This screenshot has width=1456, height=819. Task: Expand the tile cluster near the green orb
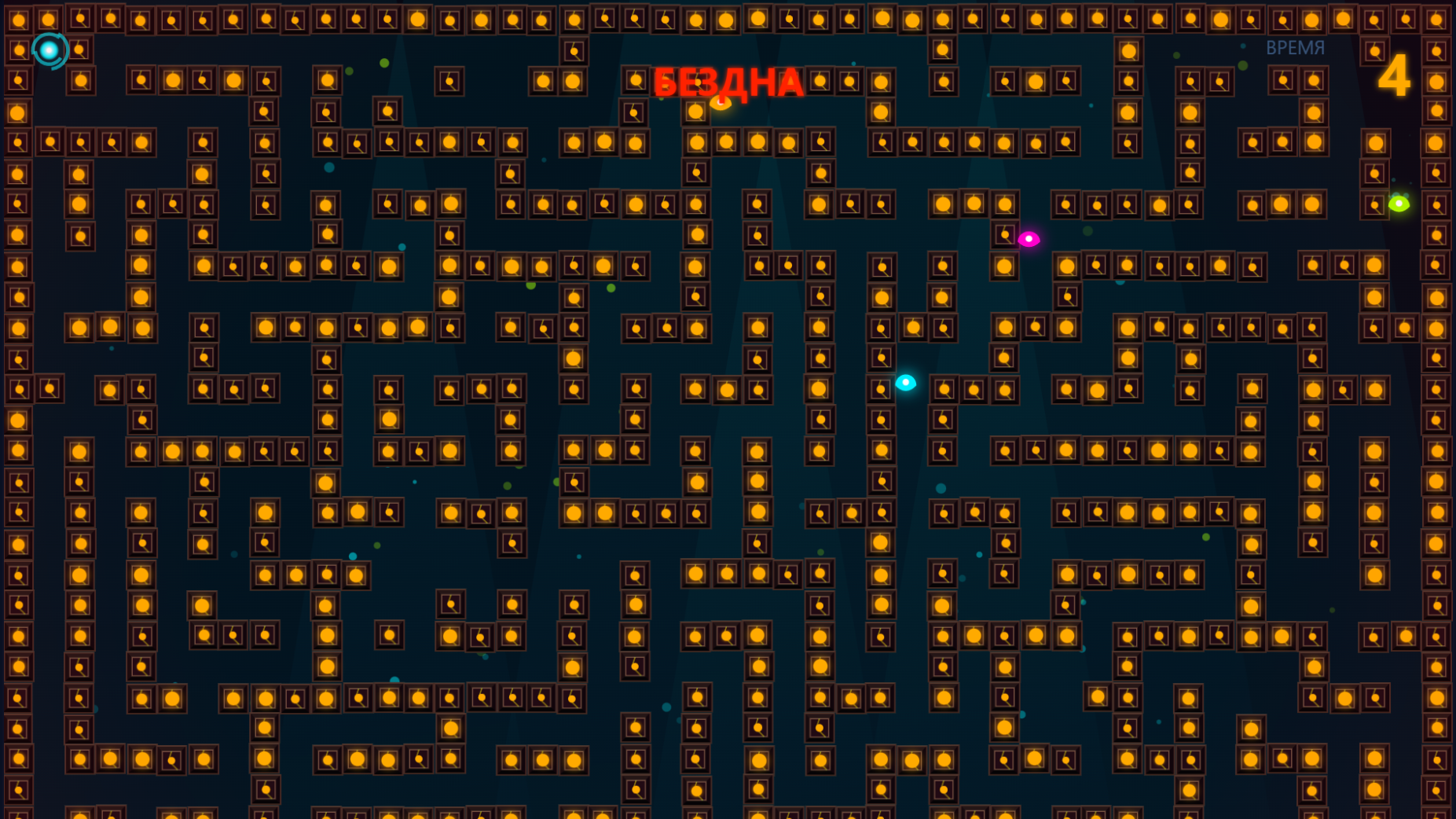click(x=1372, y=206)
